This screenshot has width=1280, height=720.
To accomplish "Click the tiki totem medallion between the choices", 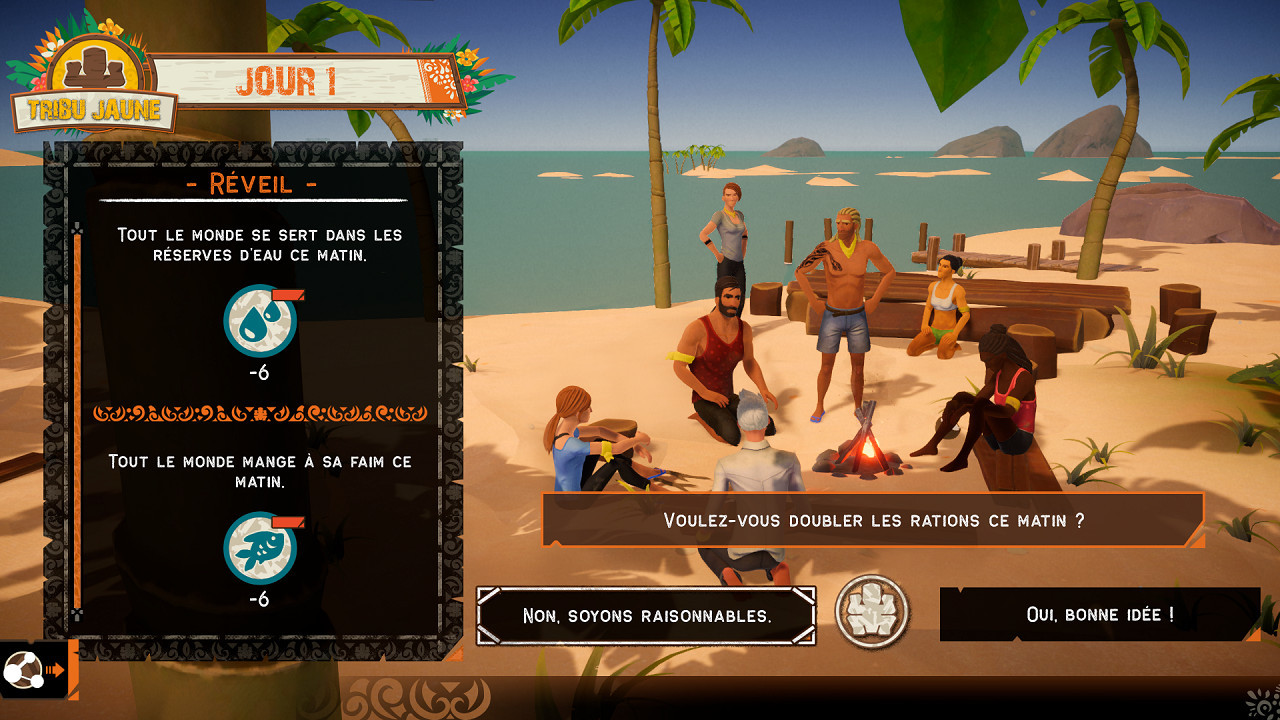I will [x=873, y=614].
